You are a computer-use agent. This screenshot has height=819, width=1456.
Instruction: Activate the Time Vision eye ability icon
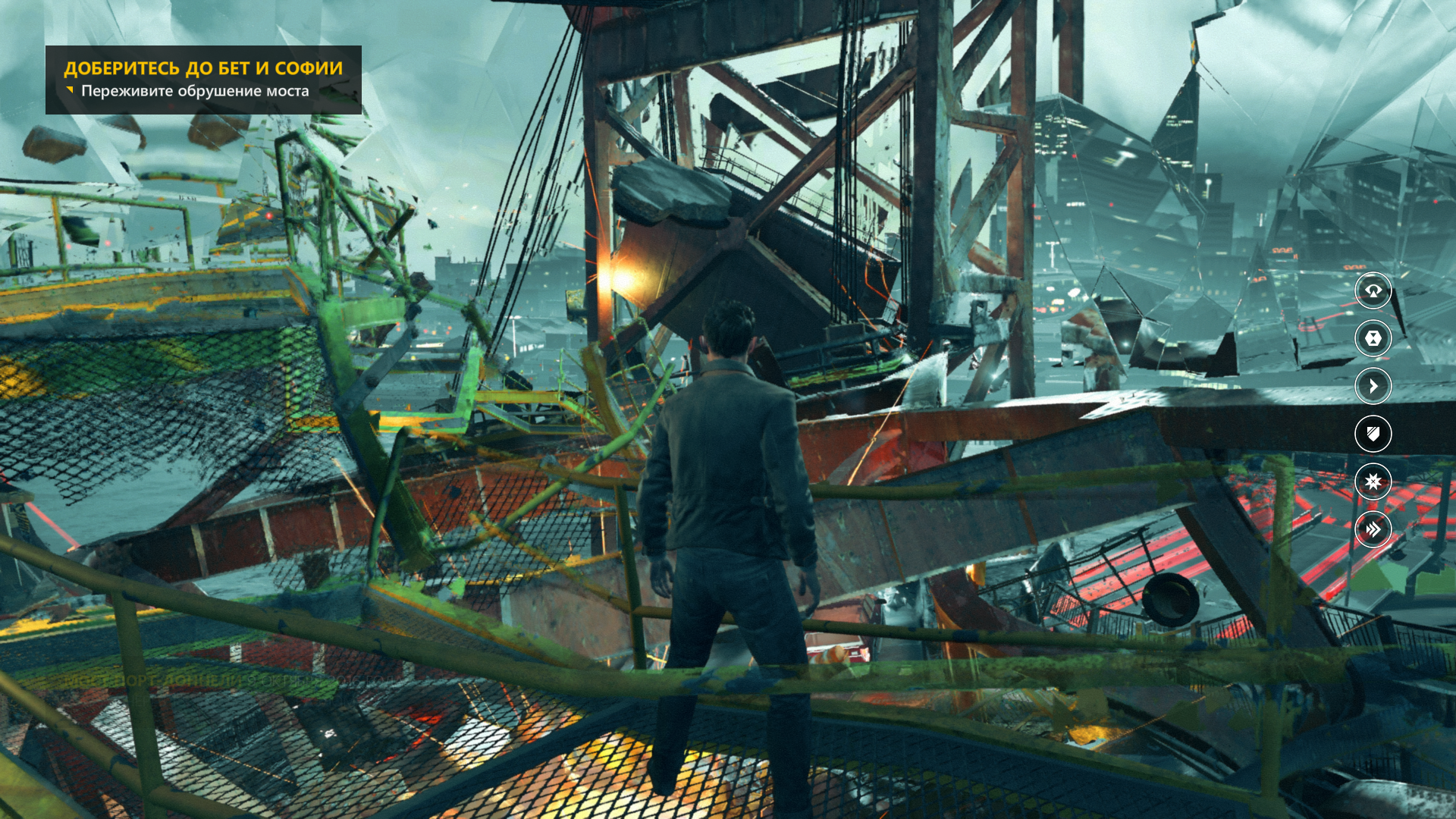(x=1373, y=290)
